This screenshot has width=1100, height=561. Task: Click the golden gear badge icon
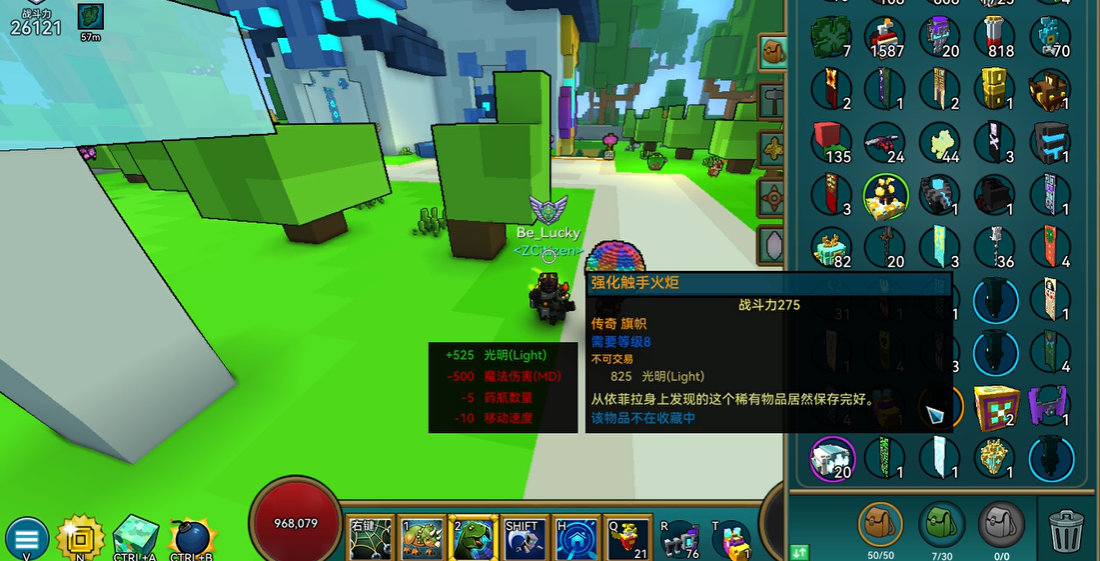pyautogui.click(x=80, y=538)
